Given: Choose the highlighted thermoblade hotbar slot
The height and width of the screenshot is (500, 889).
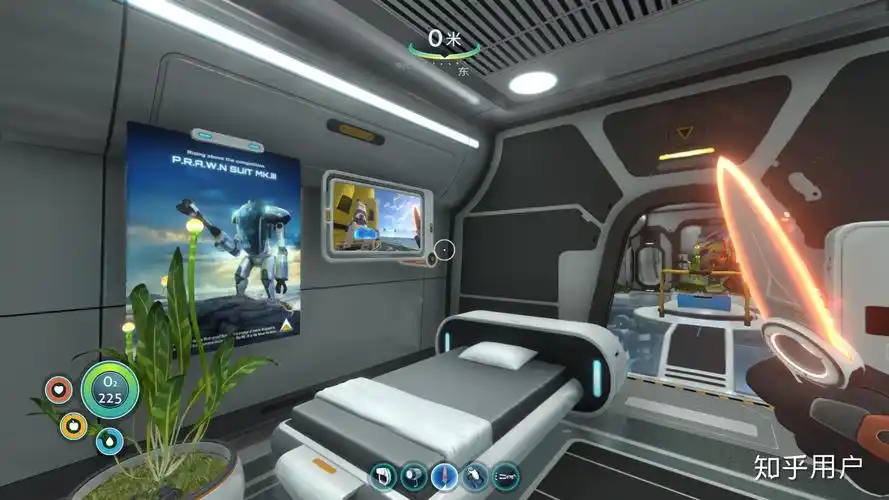Looking at the screenshot, I should (444, 476).
